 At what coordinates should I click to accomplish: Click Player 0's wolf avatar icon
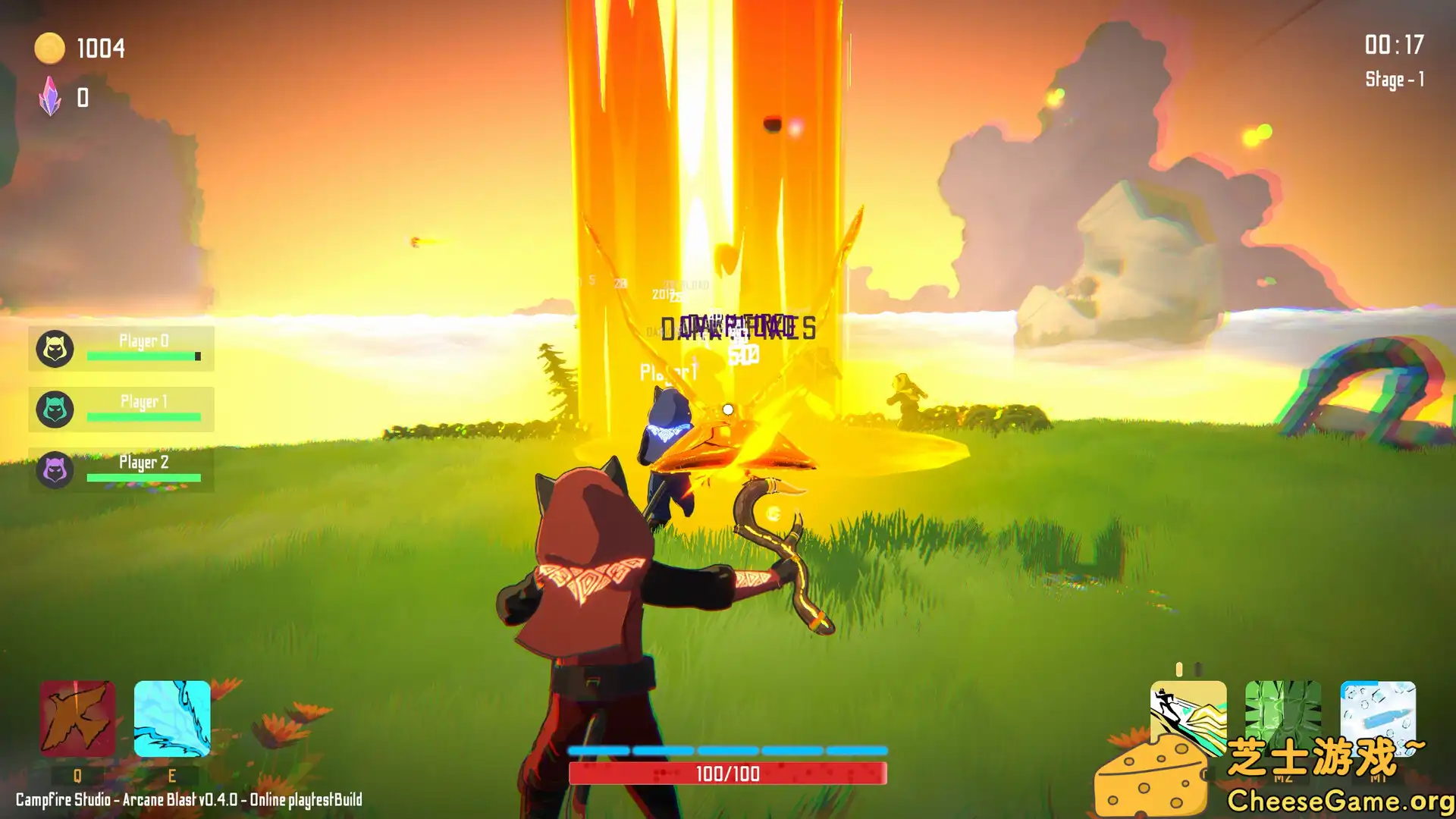pos(54,350)
